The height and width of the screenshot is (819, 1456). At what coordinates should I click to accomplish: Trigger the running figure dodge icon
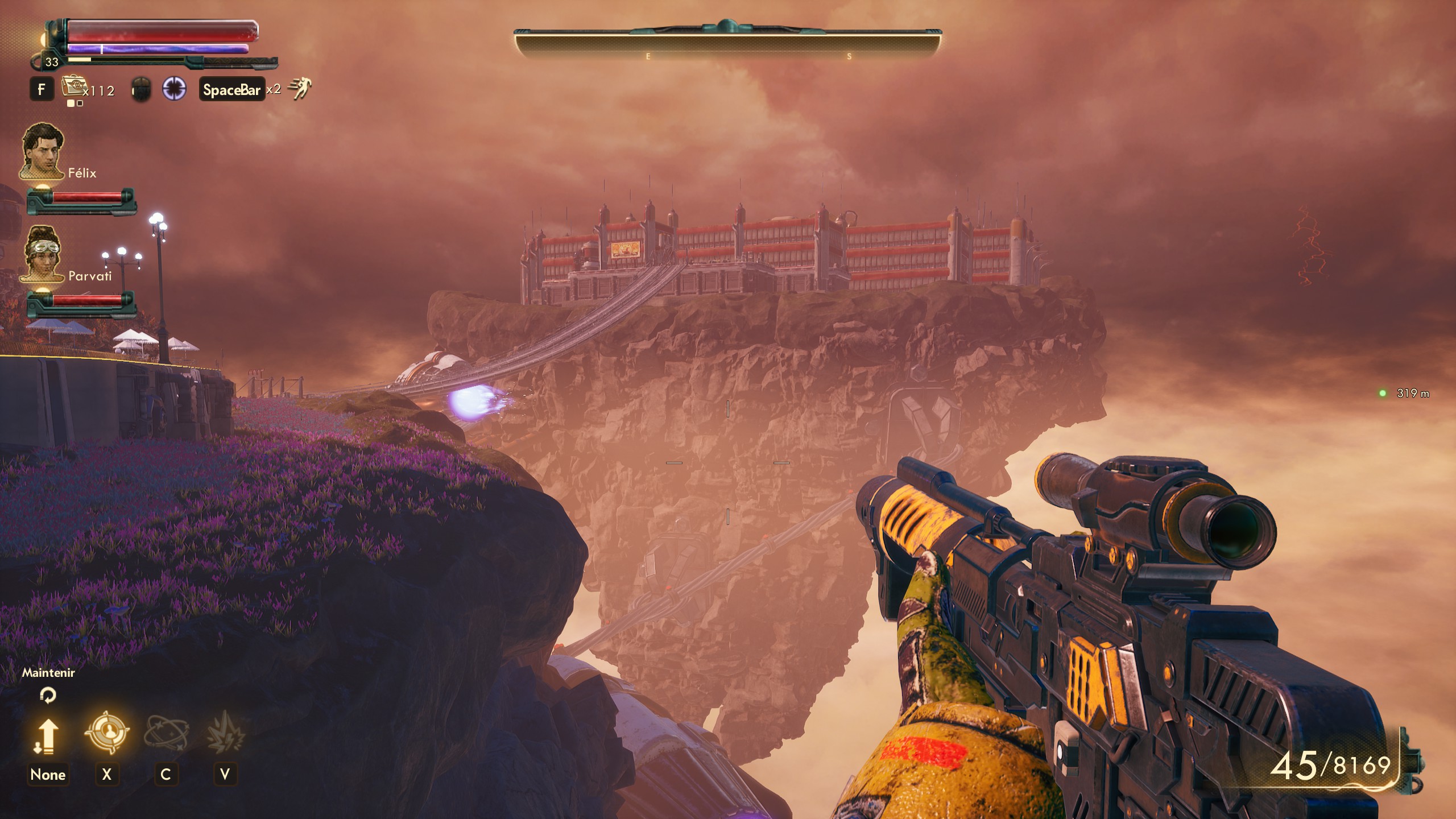coord(299,89)
